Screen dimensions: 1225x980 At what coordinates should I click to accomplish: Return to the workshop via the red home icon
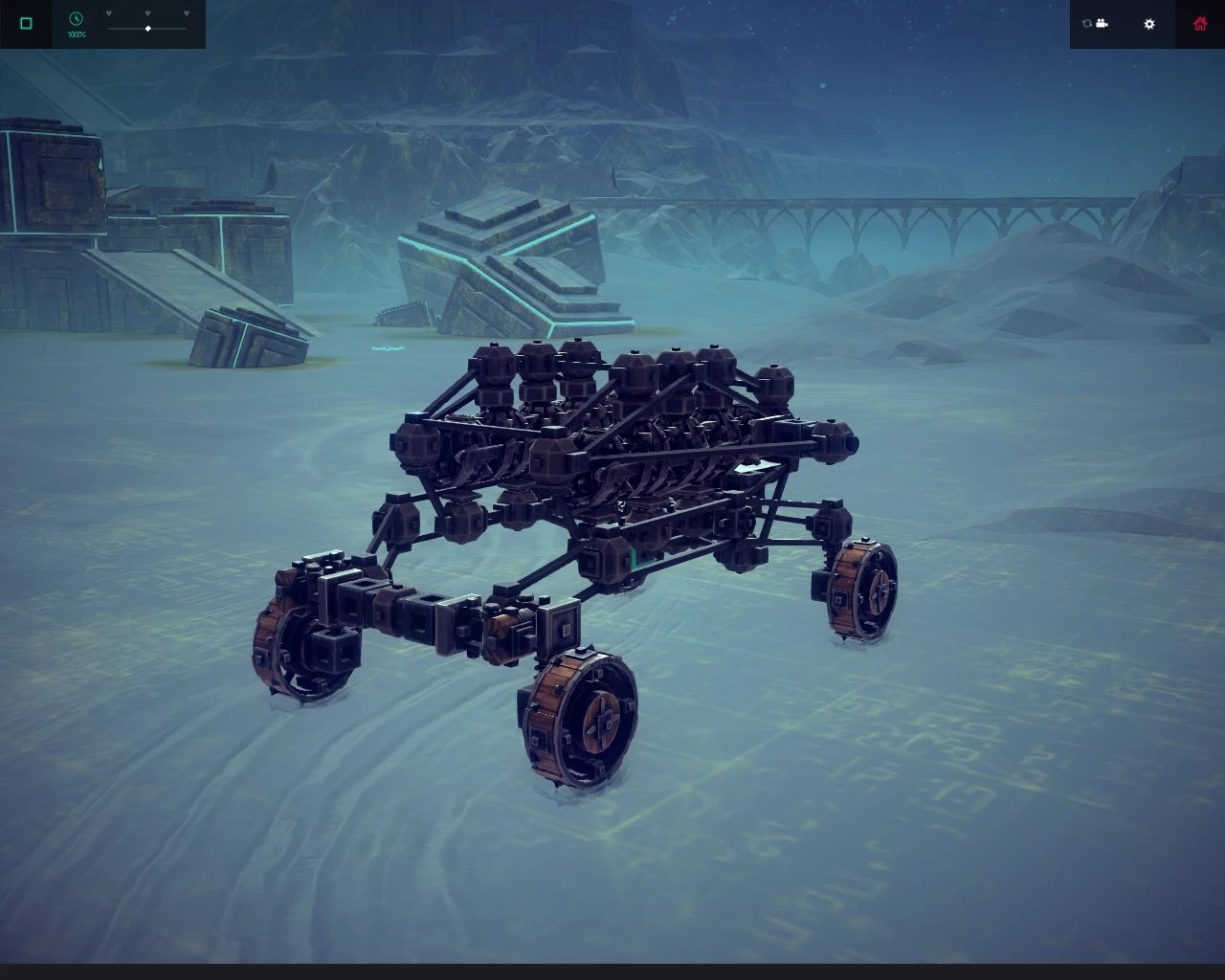1199,23
